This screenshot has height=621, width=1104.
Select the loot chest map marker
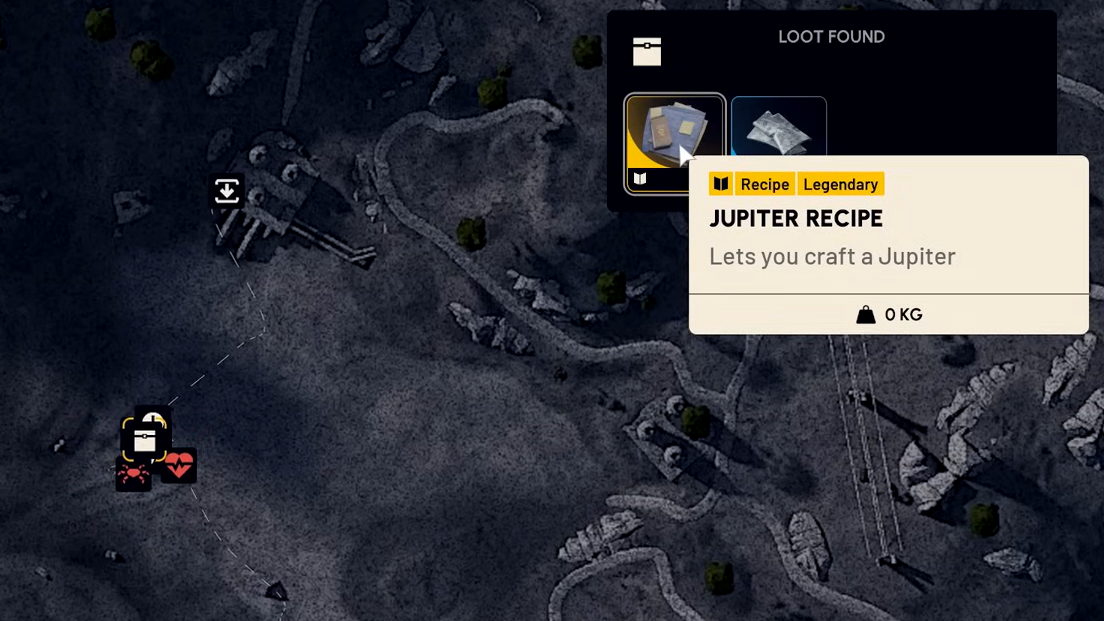[145, 440]
